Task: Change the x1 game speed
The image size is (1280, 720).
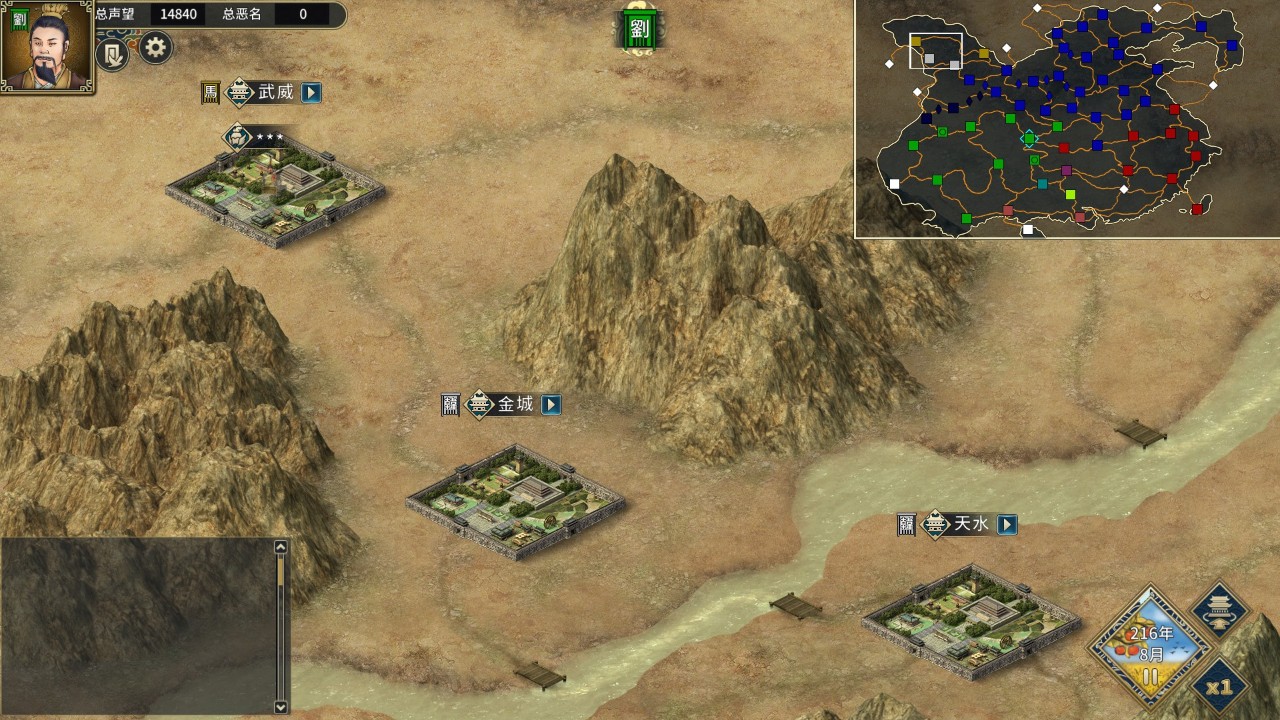Action: tap(1219, 687)
